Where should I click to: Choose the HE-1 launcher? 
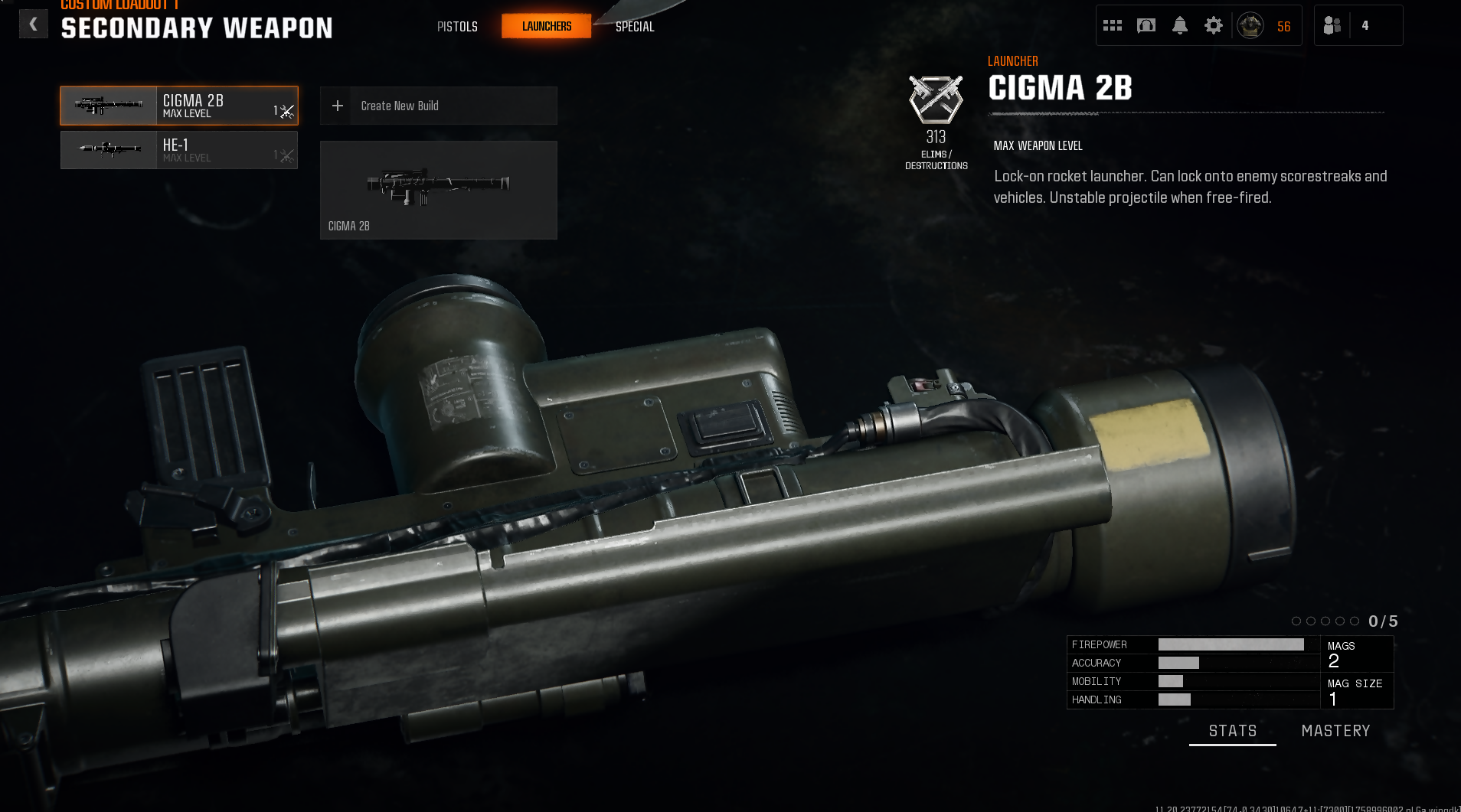click(179, 150)
